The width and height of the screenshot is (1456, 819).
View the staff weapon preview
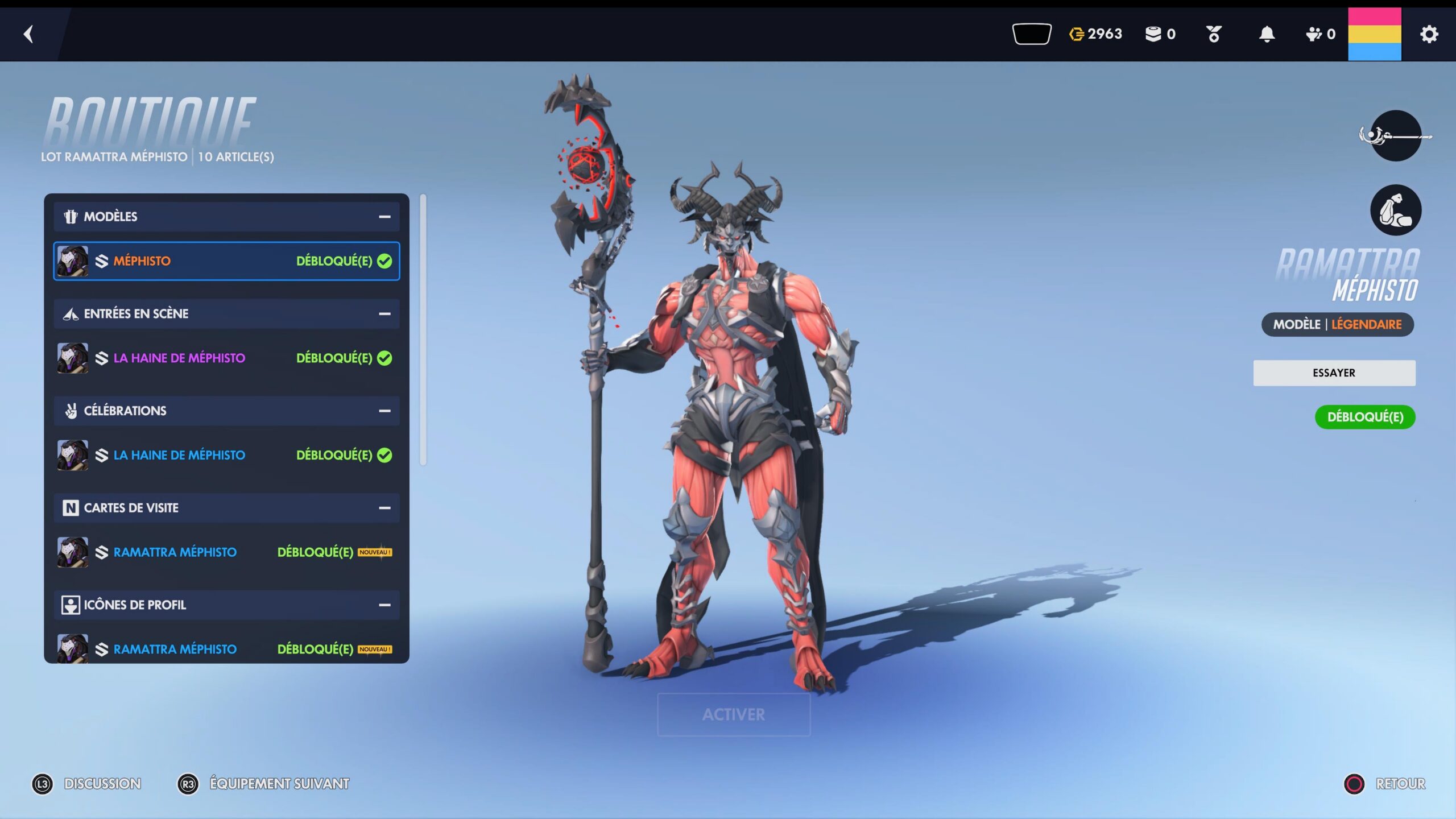[x=1395, y=136]
